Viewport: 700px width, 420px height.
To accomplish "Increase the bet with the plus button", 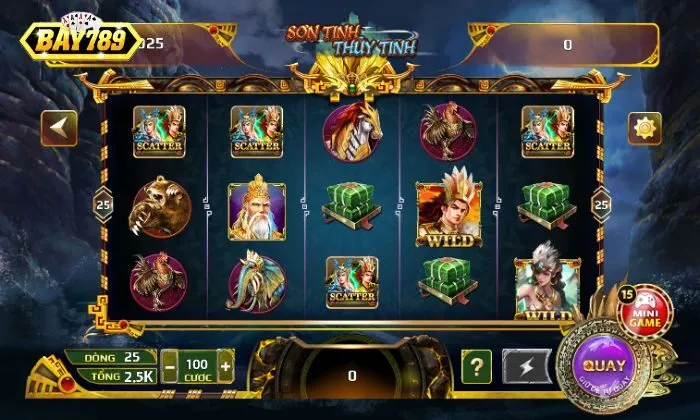I will coord(225,366).
